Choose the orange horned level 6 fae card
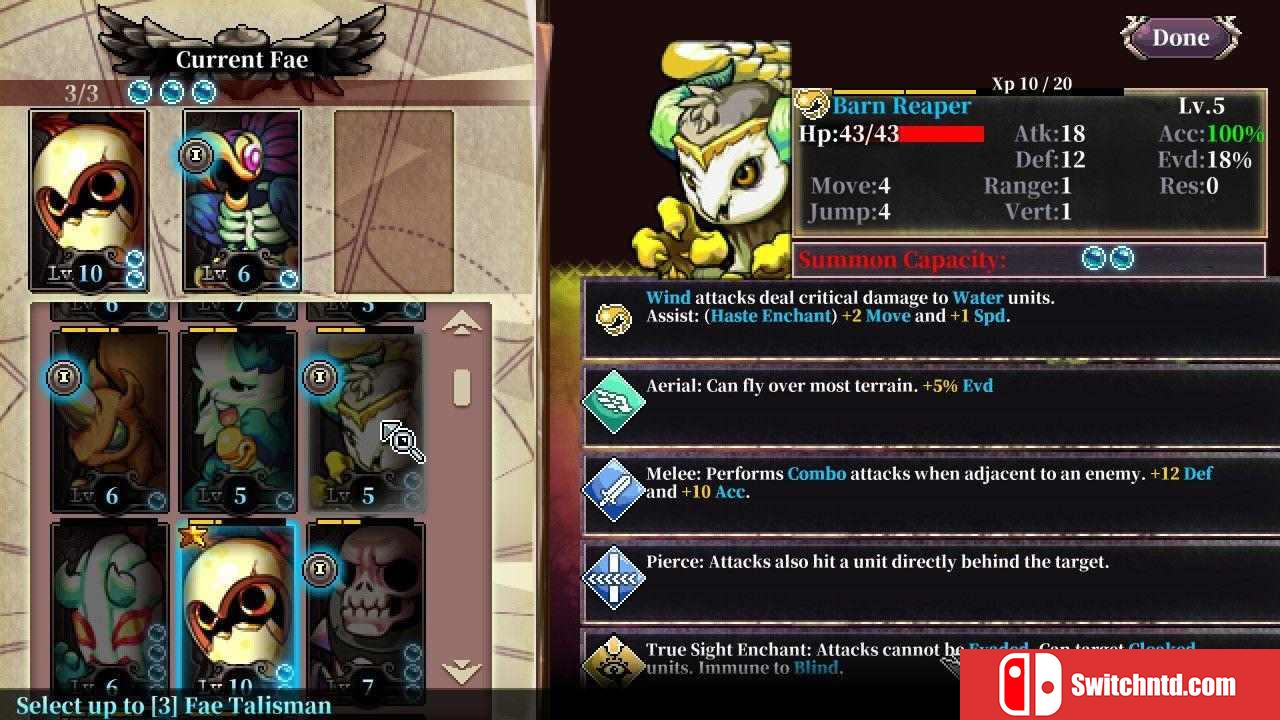 [x=110, y=422]
